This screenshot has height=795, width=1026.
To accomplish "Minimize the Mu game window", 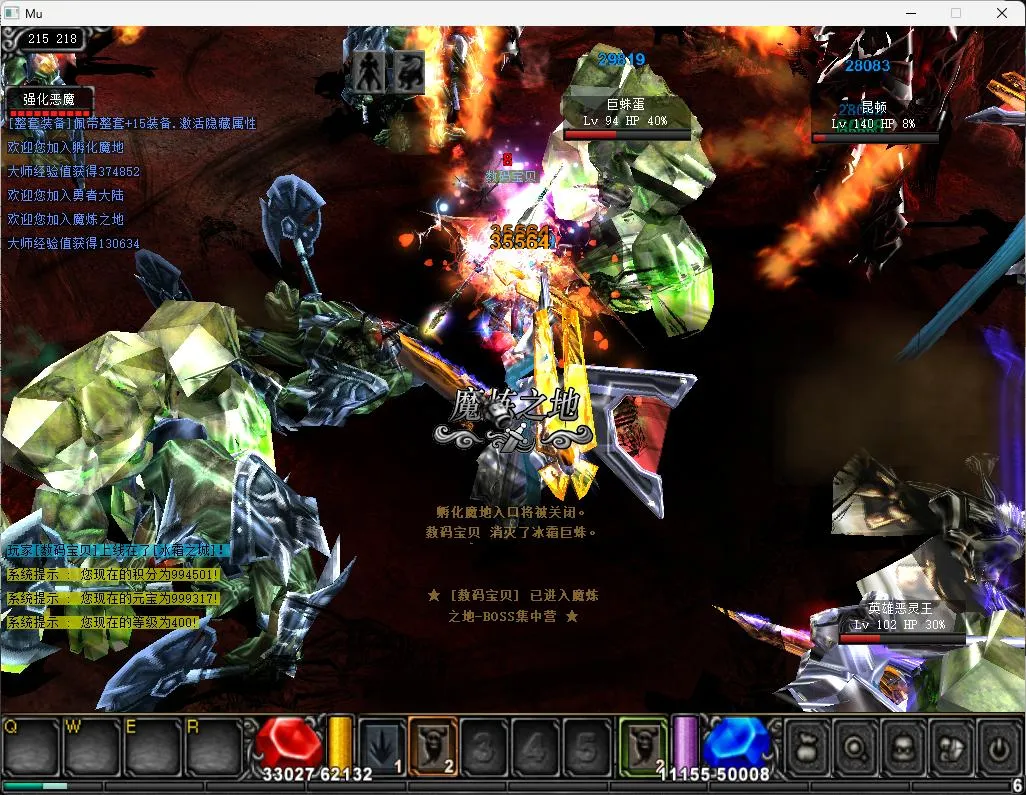I will point(910,13).
